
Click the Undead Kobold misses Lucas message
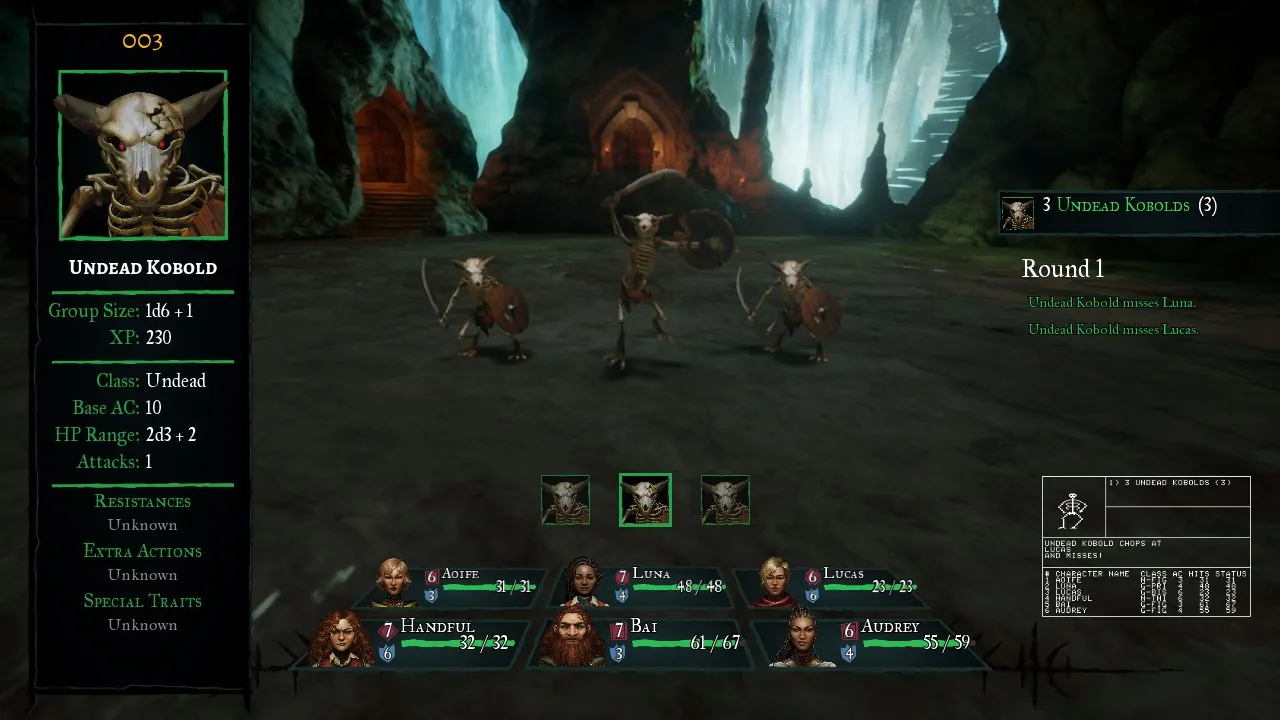(x=1113, y=329)
